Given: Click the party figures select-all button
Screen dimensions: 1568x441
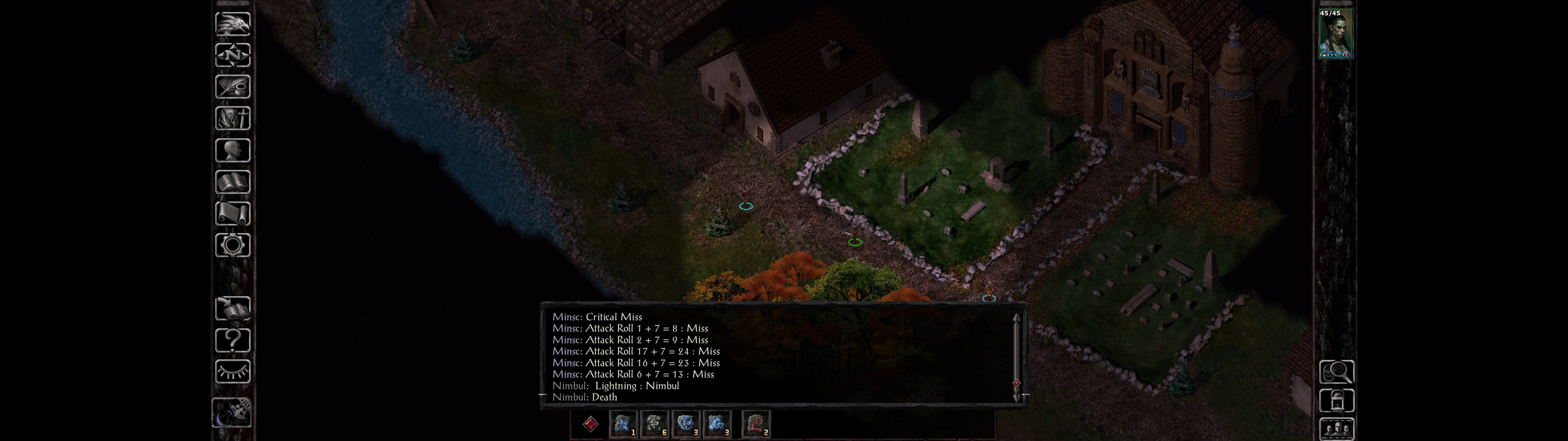Looking at the screenshot, I should pos(1336,429).
